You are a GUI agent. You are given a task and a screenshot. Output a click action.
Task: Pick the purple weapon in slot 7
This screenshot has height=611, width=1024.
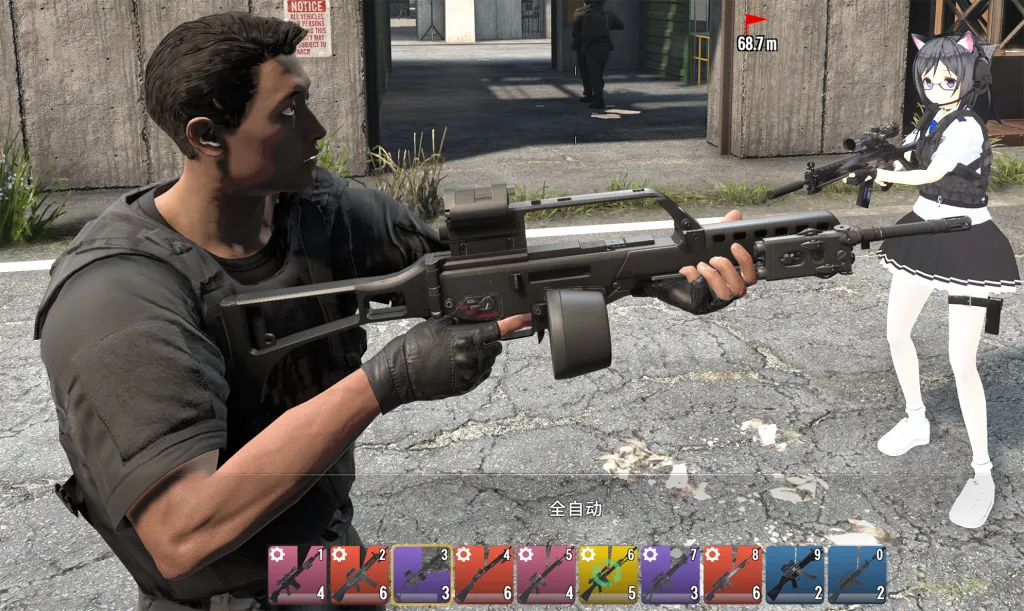coord(670,575)
